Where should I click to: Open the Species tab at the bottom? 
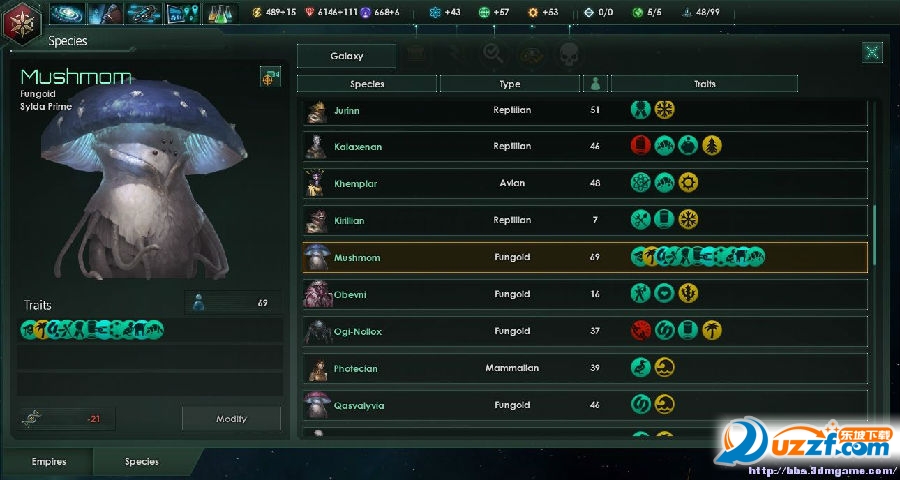tap(142, 462)
